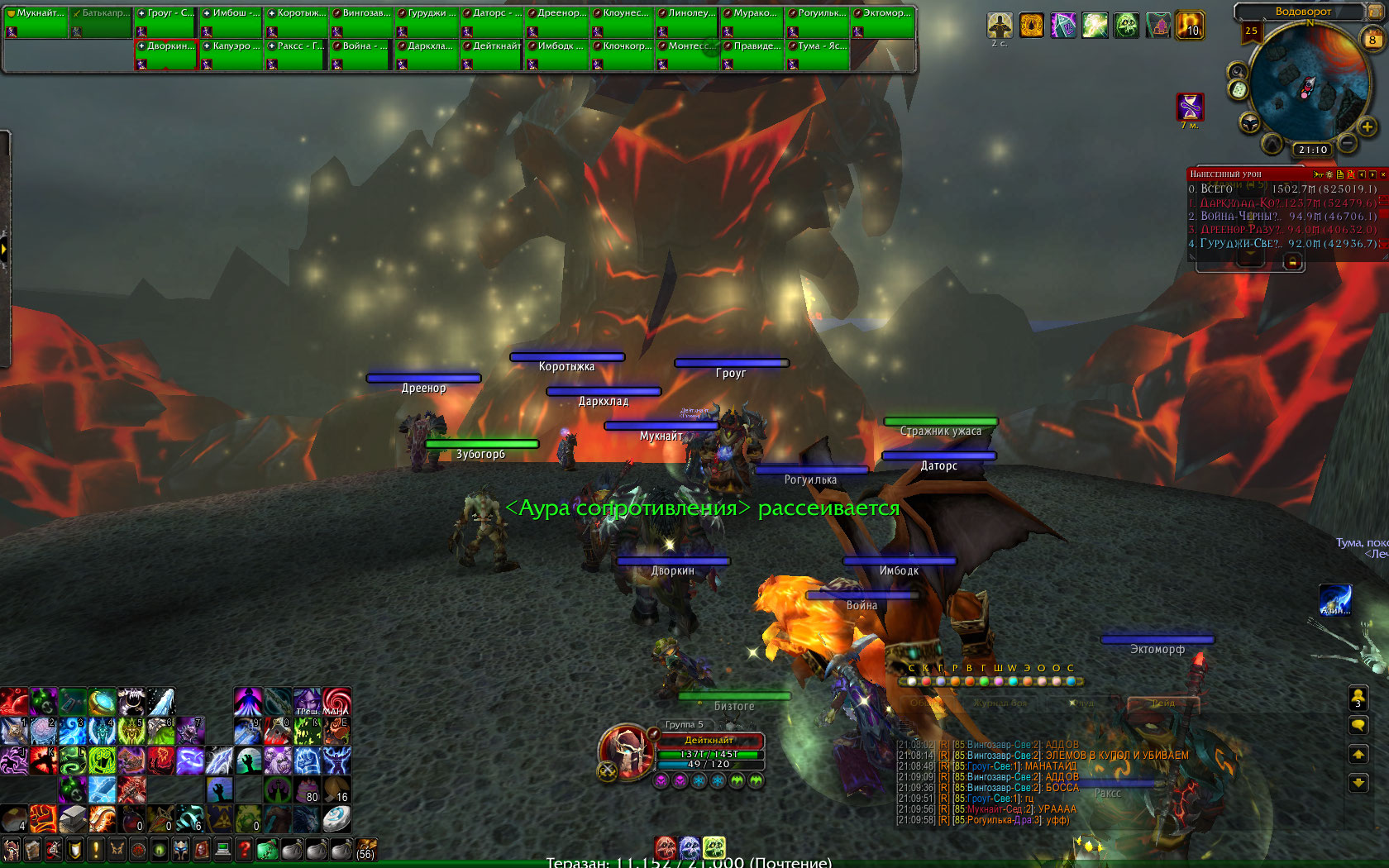Zoom out the minimap with minus button

1348,143
